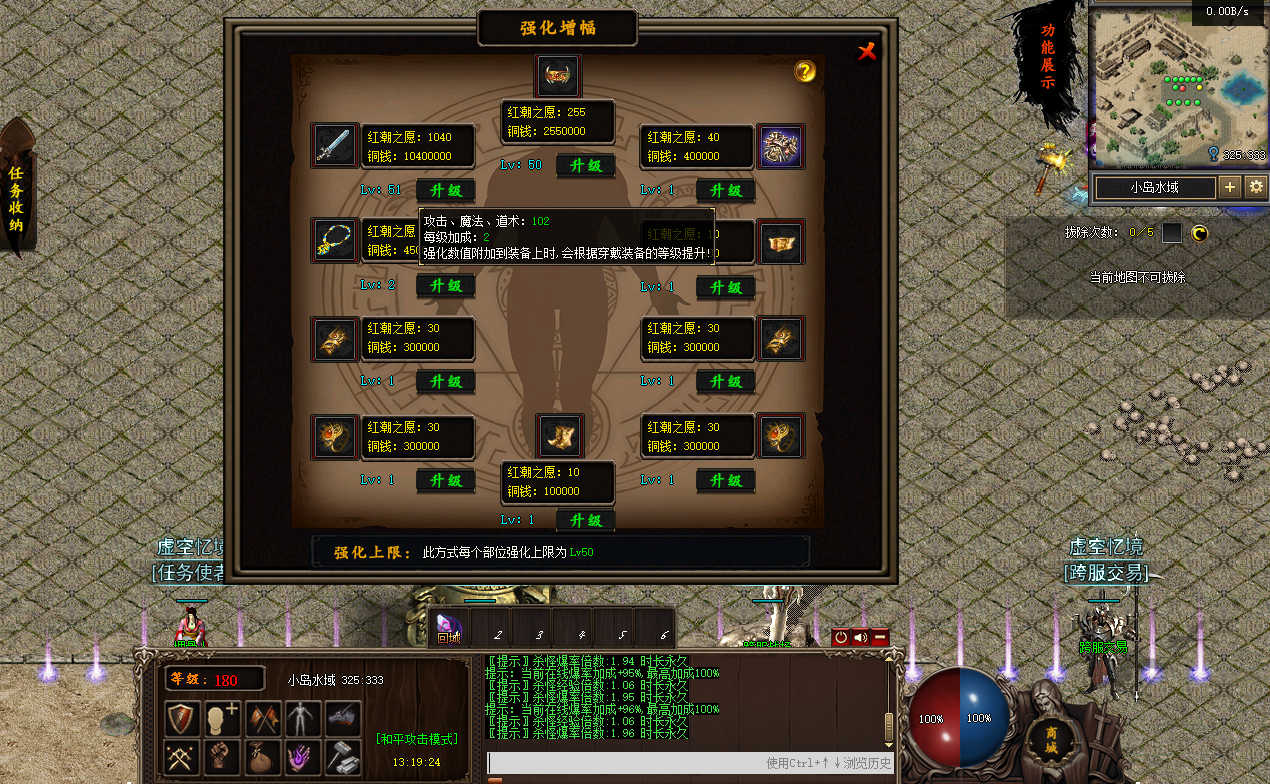Toggle the speaker sound button
The image size is (1270, 784).
pos(860,637)
